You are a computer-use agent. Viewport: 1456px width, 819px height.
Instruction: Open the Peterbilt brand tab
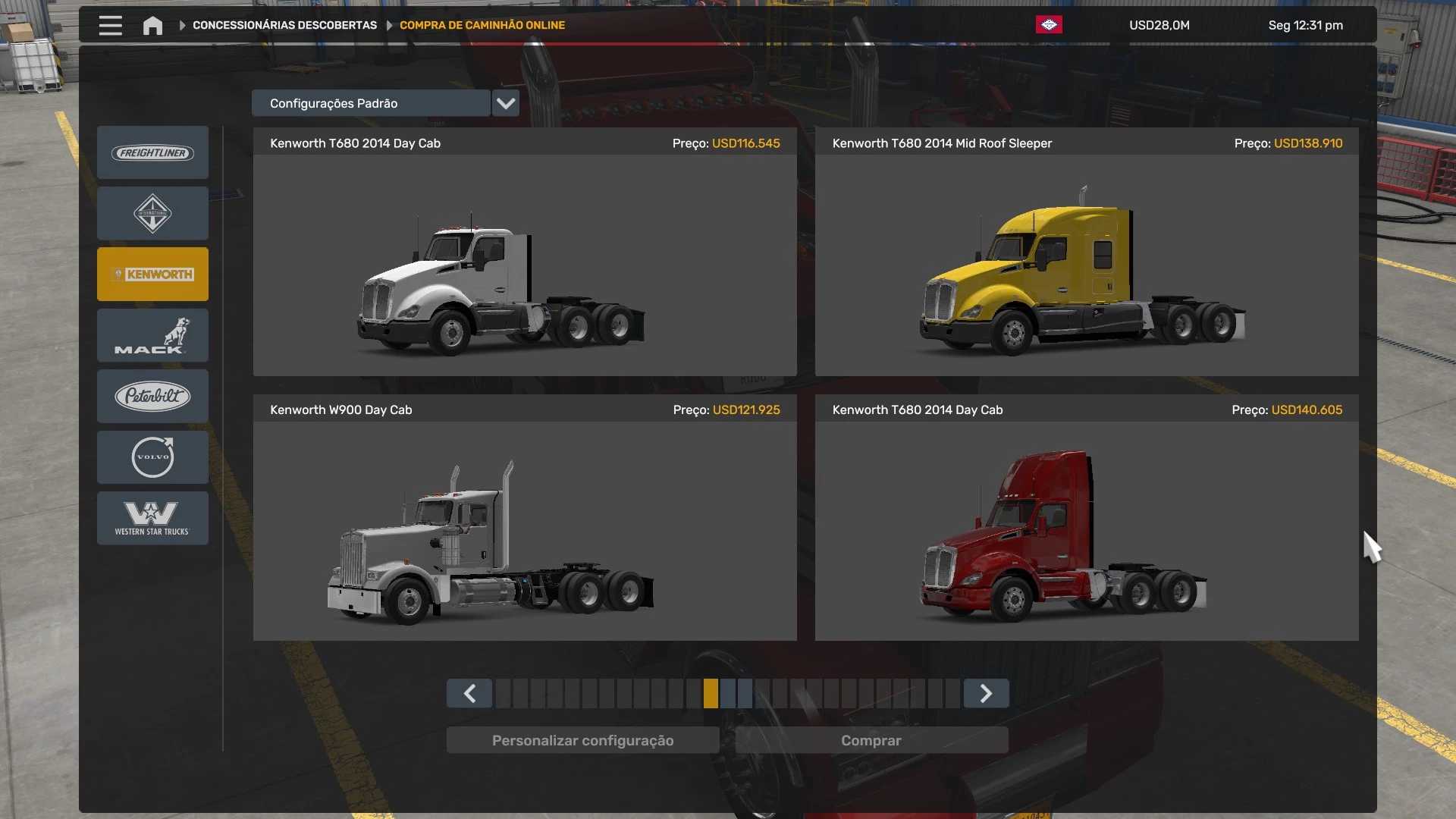(x=152, y=396)
